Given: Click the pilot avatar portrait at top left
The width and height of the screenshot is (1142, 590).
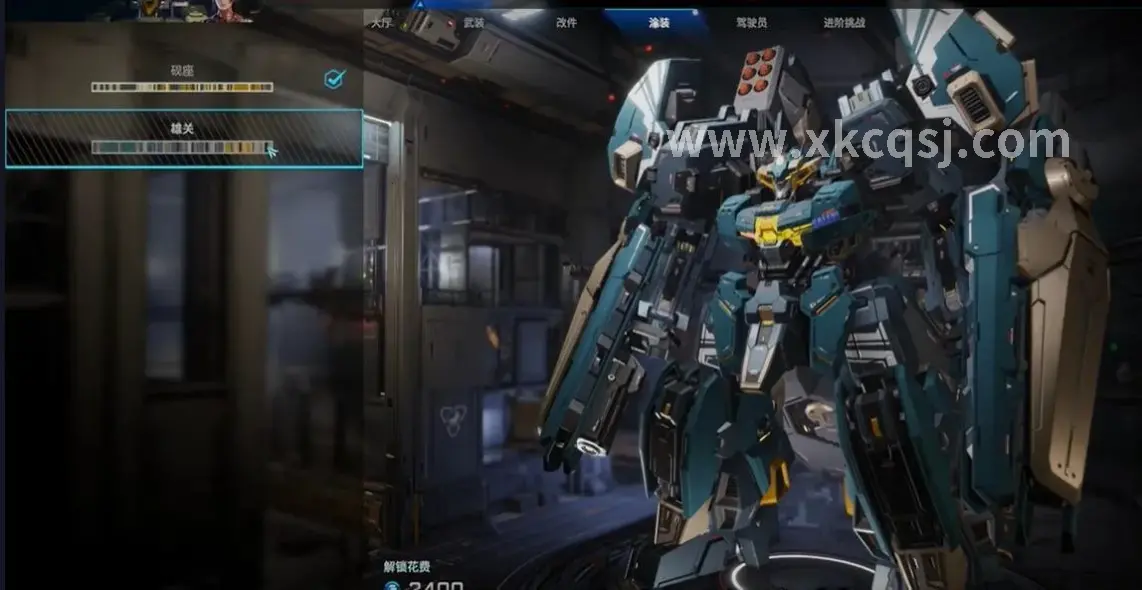Looking at the screenshot, I should 229,10.
